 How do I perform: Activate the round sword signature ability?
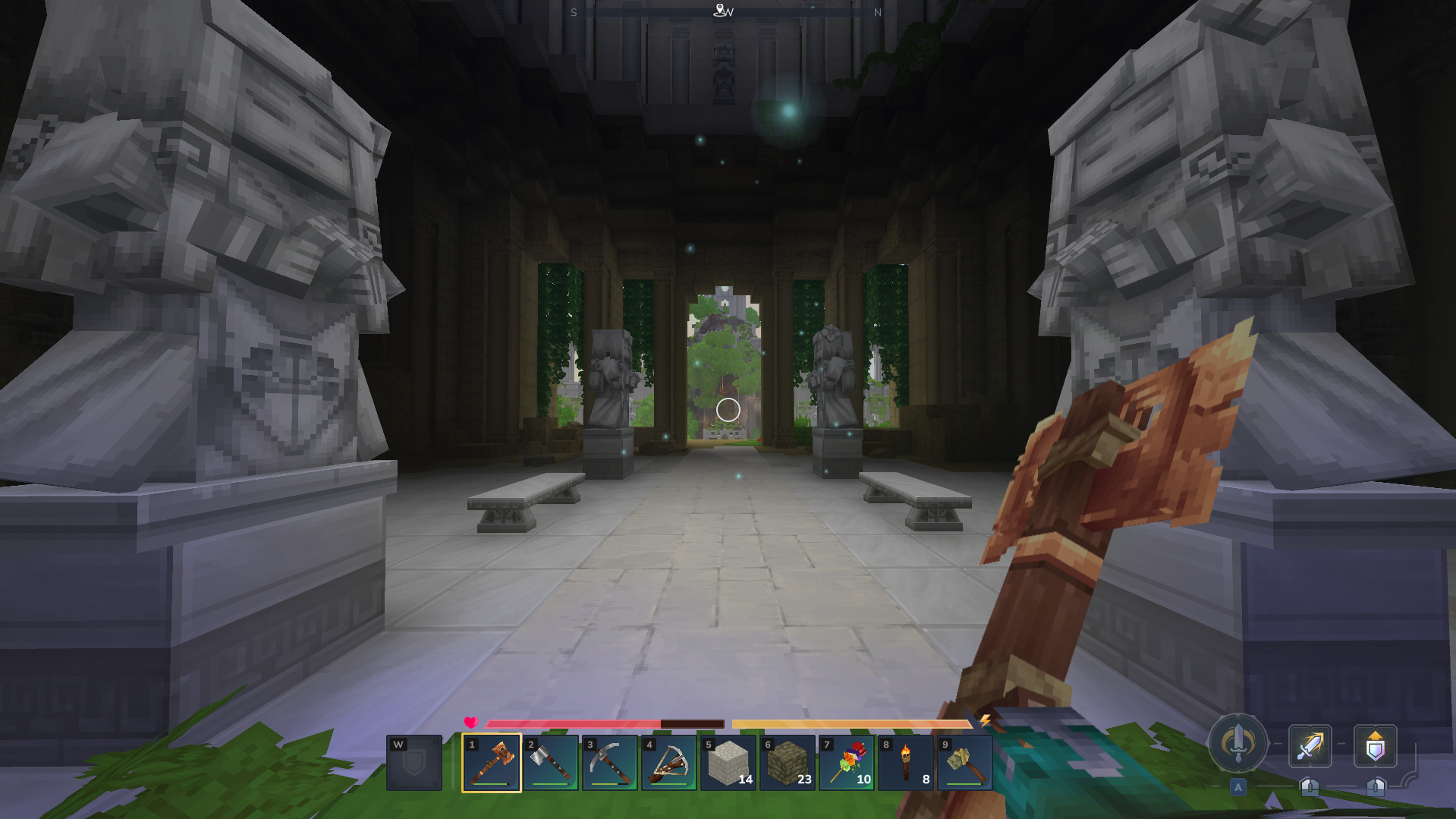1237,743
